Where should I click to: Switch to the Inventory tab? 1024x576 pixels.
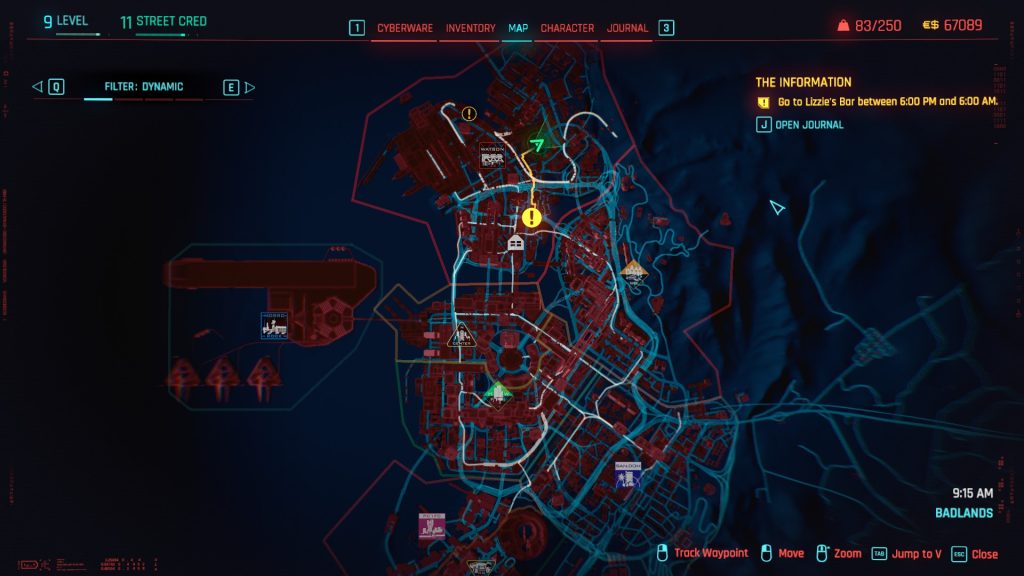point(470,28)
